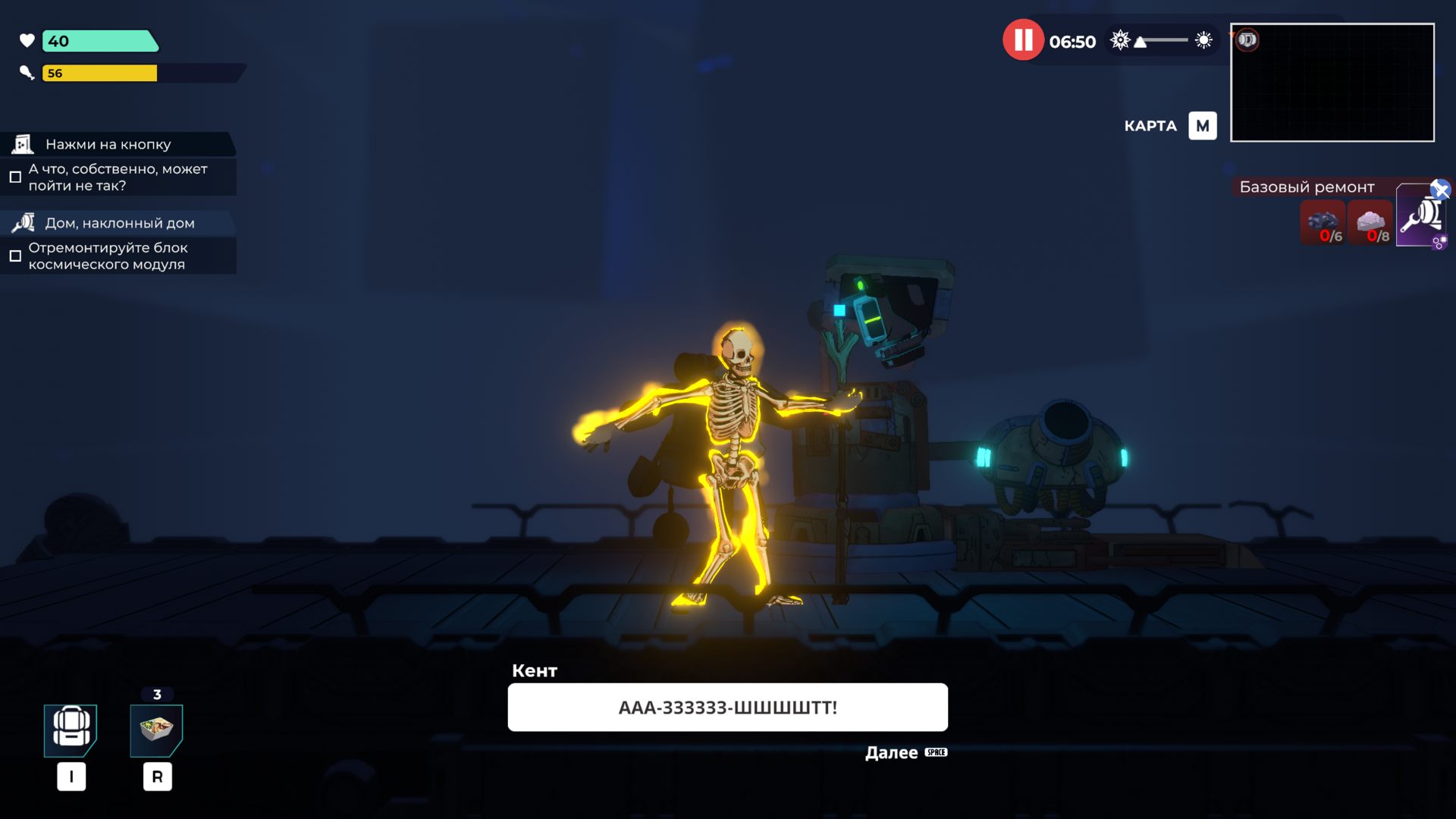Pause the game with the red button
This screenshot has width=1456, height=819.
1023,40
